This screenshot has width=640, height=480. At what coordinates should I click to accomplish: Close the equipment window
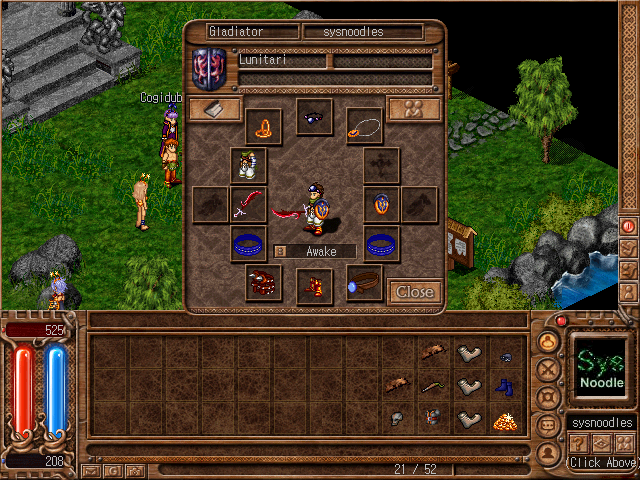pos(414,291)
